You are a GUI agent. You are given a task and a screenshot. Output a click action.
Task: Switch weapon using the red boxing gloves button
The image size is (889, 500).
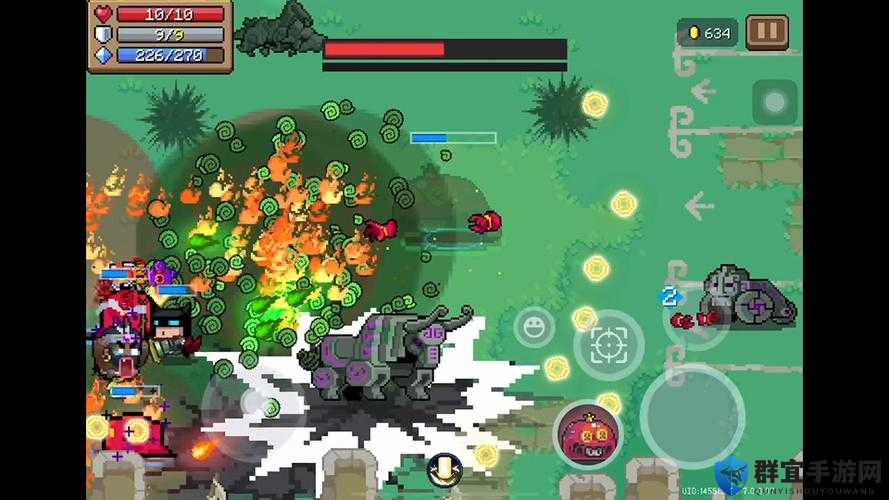(x=695, y=319)
